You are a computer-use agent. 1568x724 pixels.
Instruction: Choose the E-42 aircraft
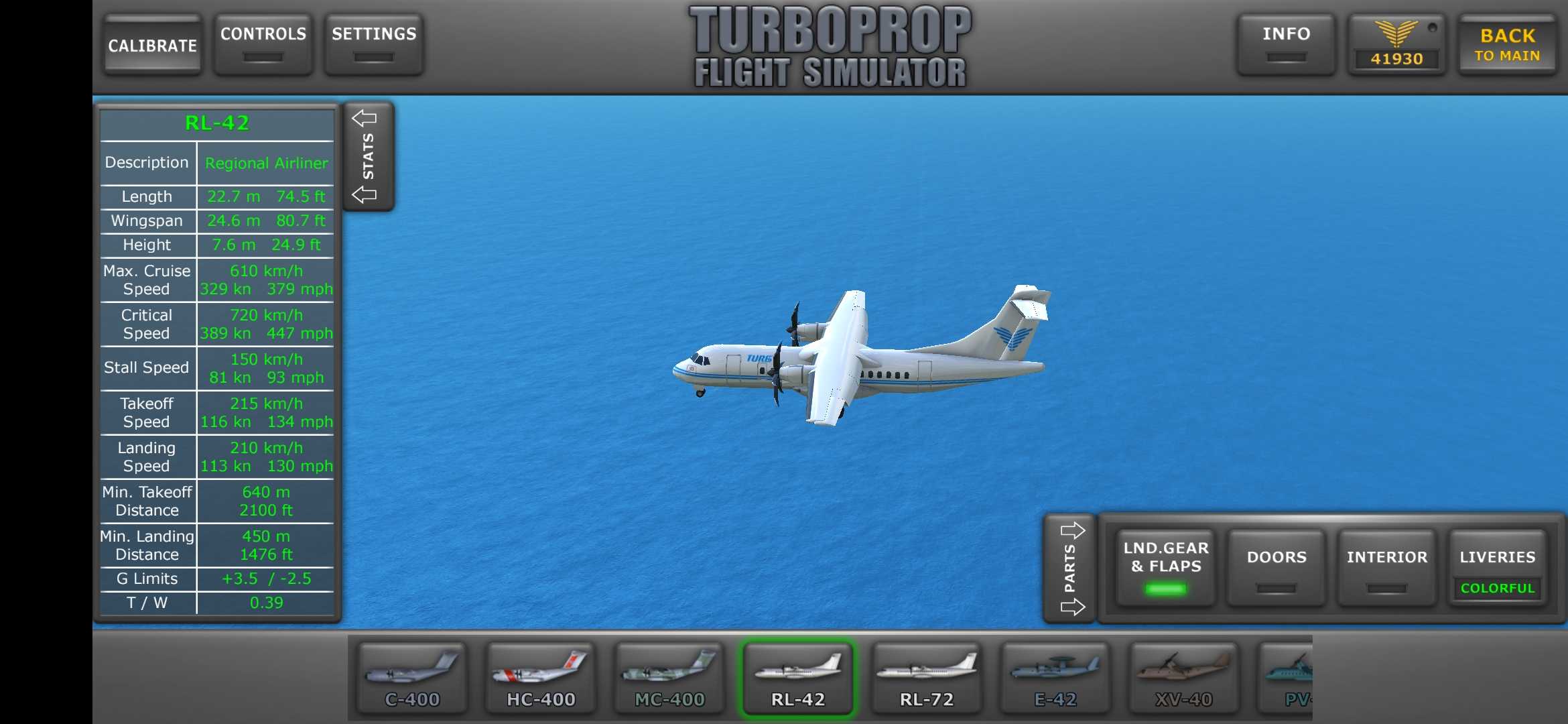point(1055,678)
